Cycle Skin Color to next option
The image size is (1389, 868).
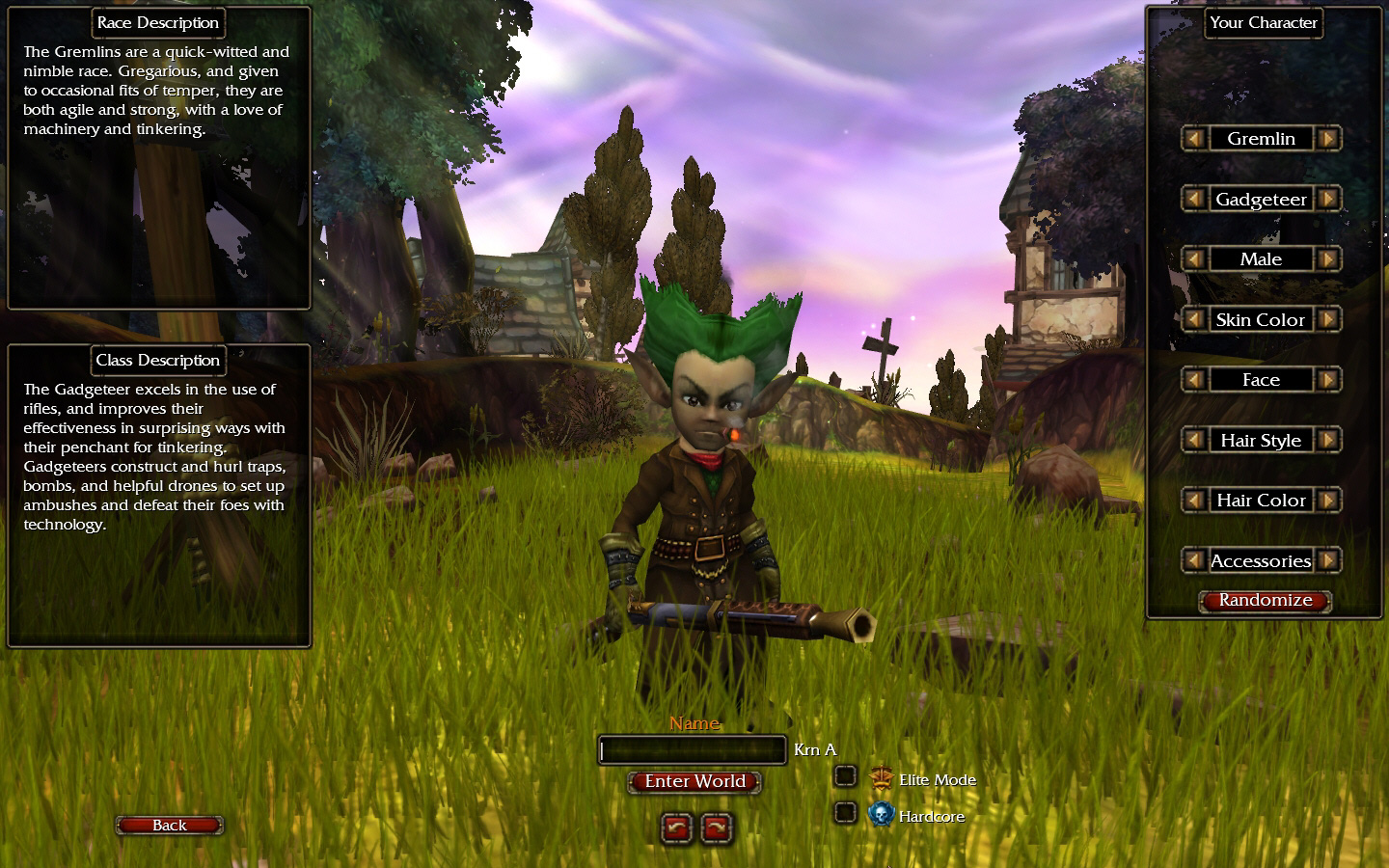pyautogui.click(x=1328, y=319)
